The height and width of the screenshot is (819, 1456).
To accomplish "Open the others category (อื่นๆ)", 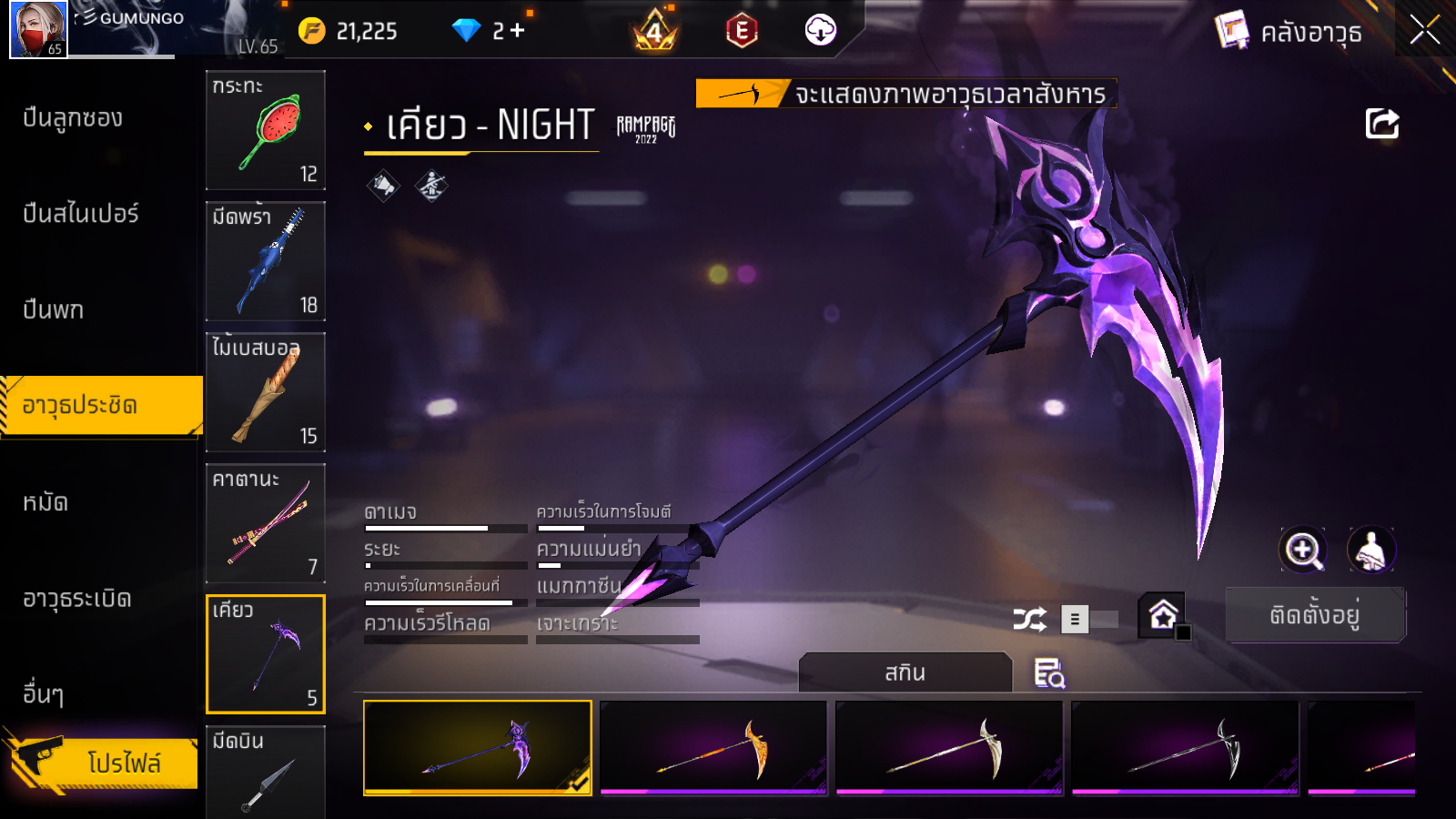I will (x=44, y=694).
